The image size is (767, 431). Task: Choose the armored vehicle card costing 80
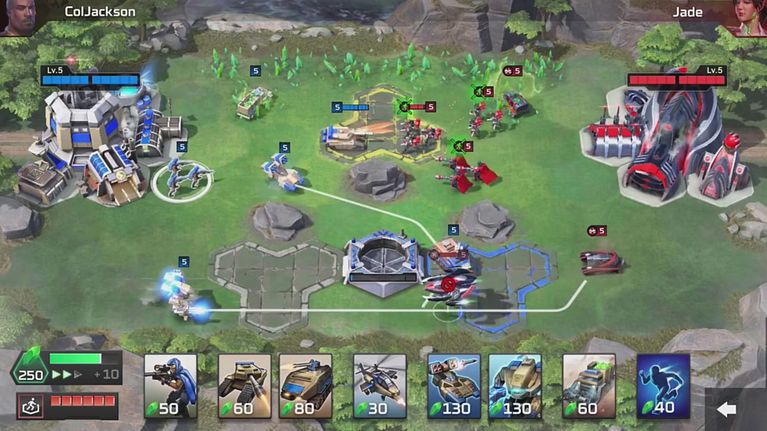pos(305,385)
